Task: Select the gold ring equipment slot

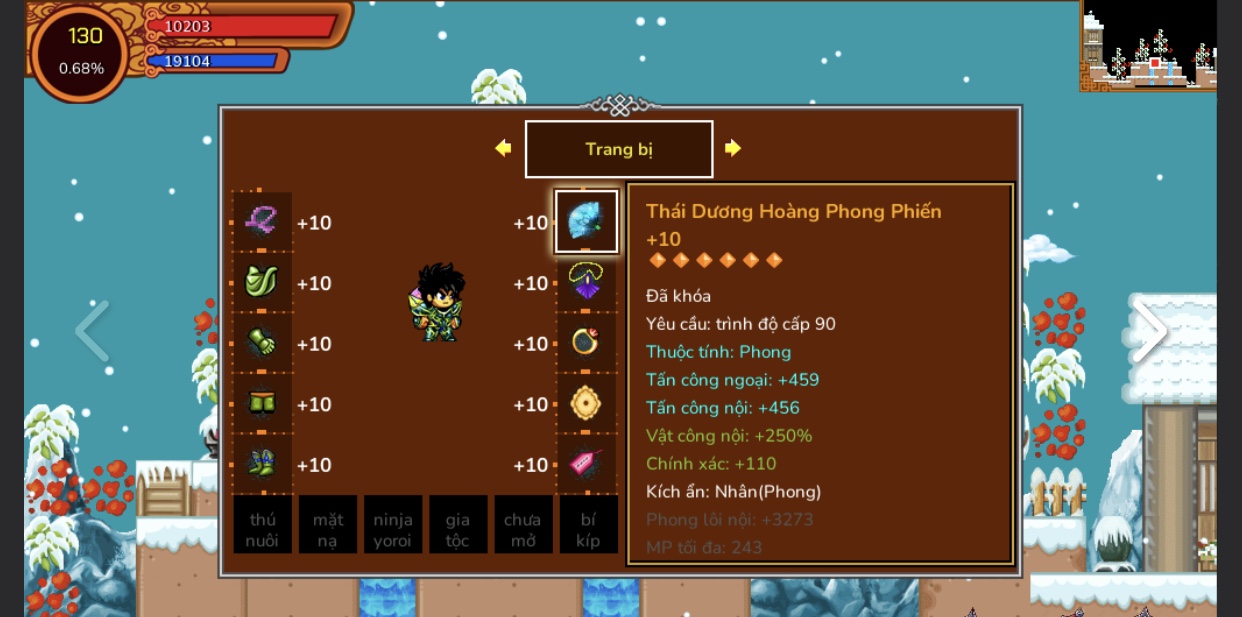Action: pos(586,343)
